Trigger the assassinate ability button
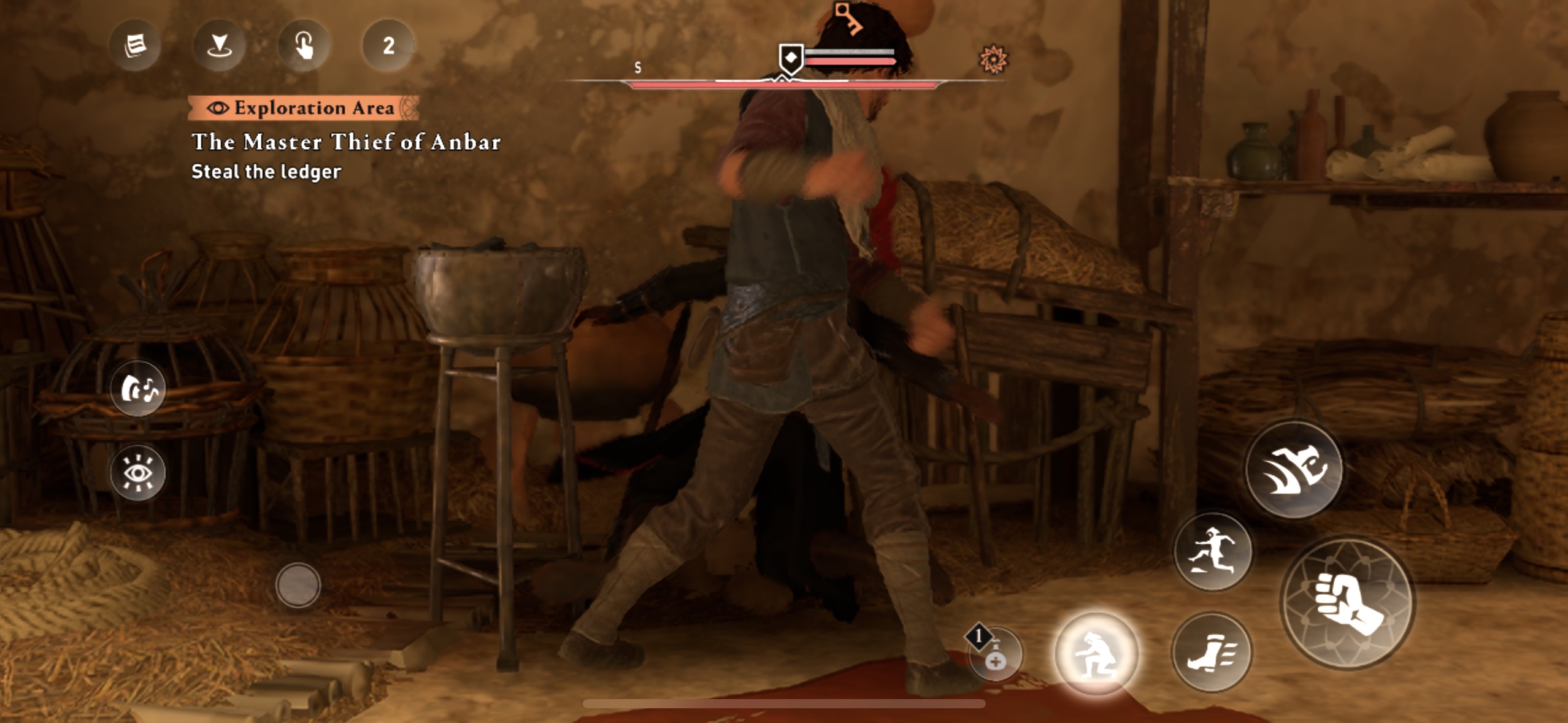The image size is (1568, 723). (x=1294, y=470)
